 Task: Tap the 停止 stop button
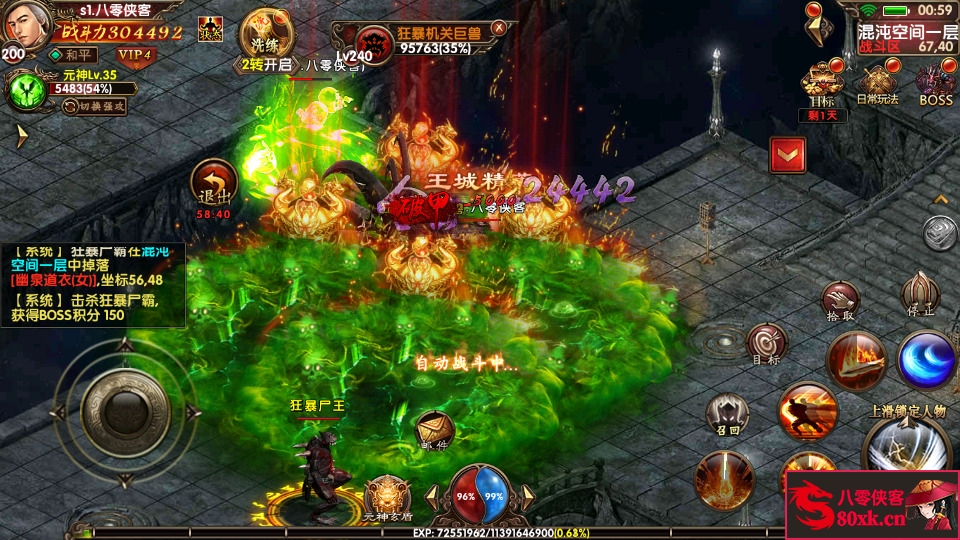click(x=920, y=293)
